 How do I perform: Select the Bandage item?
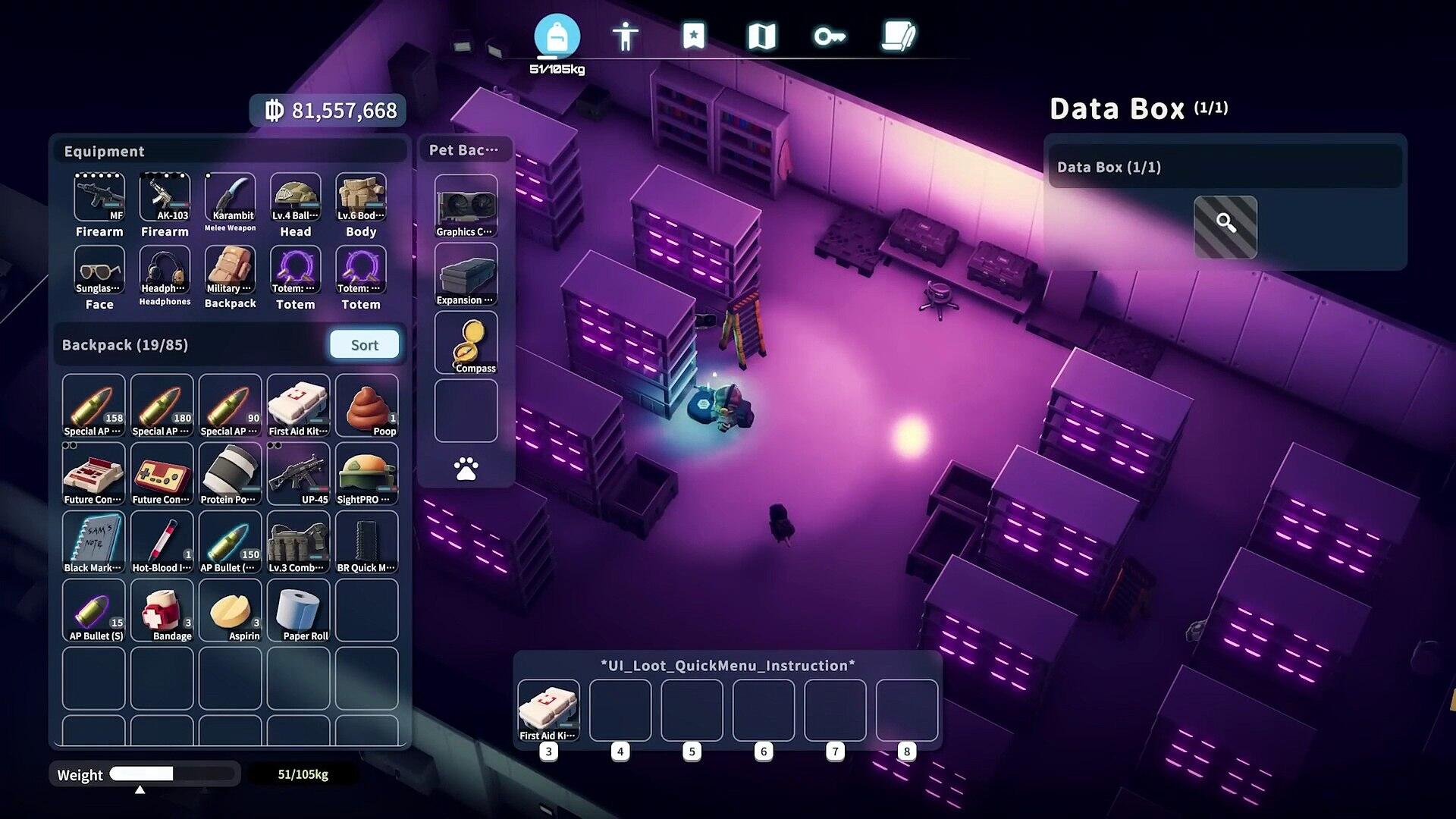point(162,610)
